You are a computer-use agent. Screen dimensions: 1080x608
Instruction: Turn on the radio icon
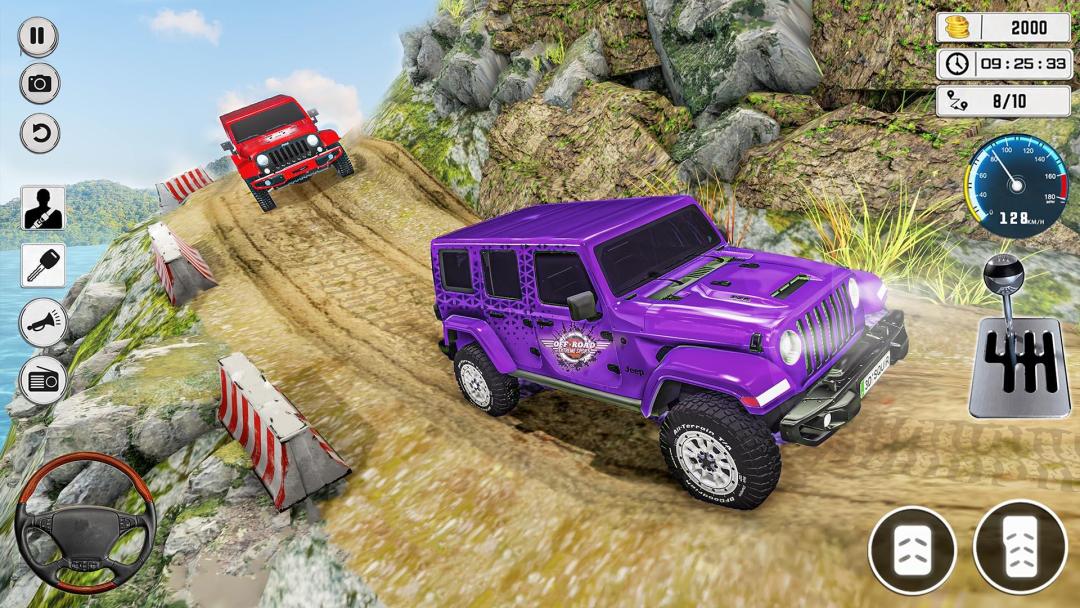tap(43, 380)
